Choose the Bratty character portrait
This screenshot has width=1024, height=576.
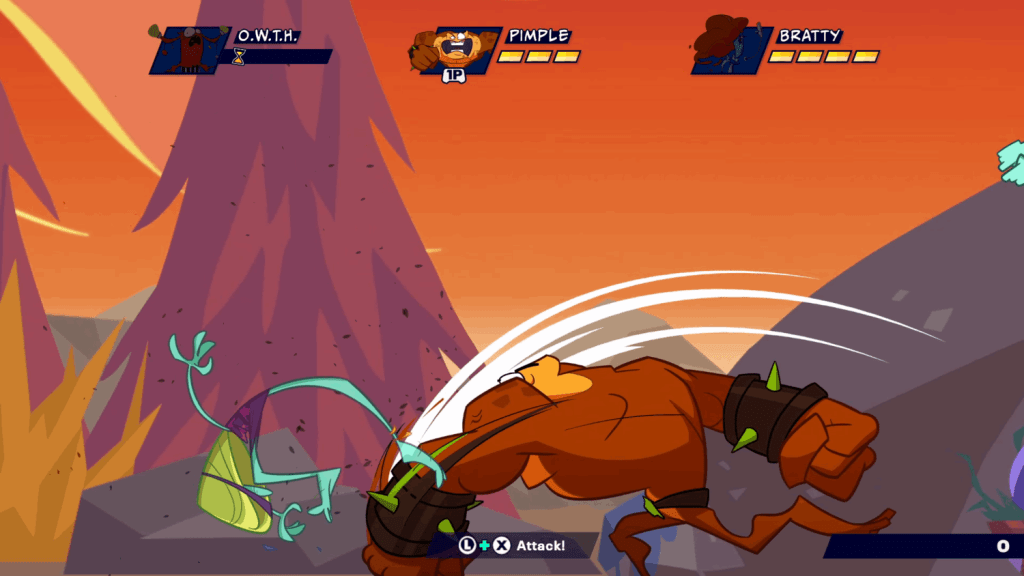point(730,48)
